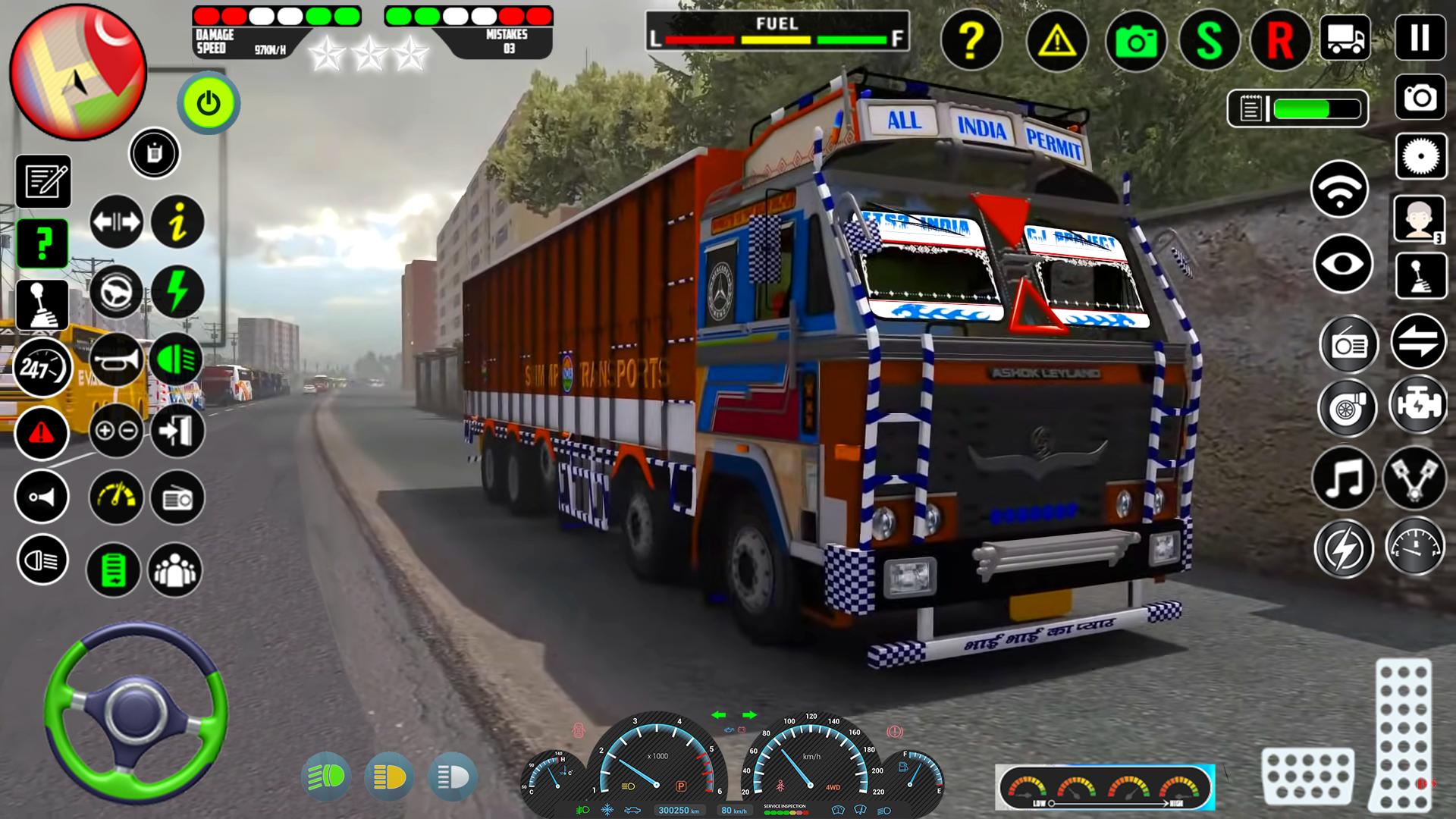Toggle the hazard warning triangle
Screen dimensions: 1456x819
[x=1056, y=40]
